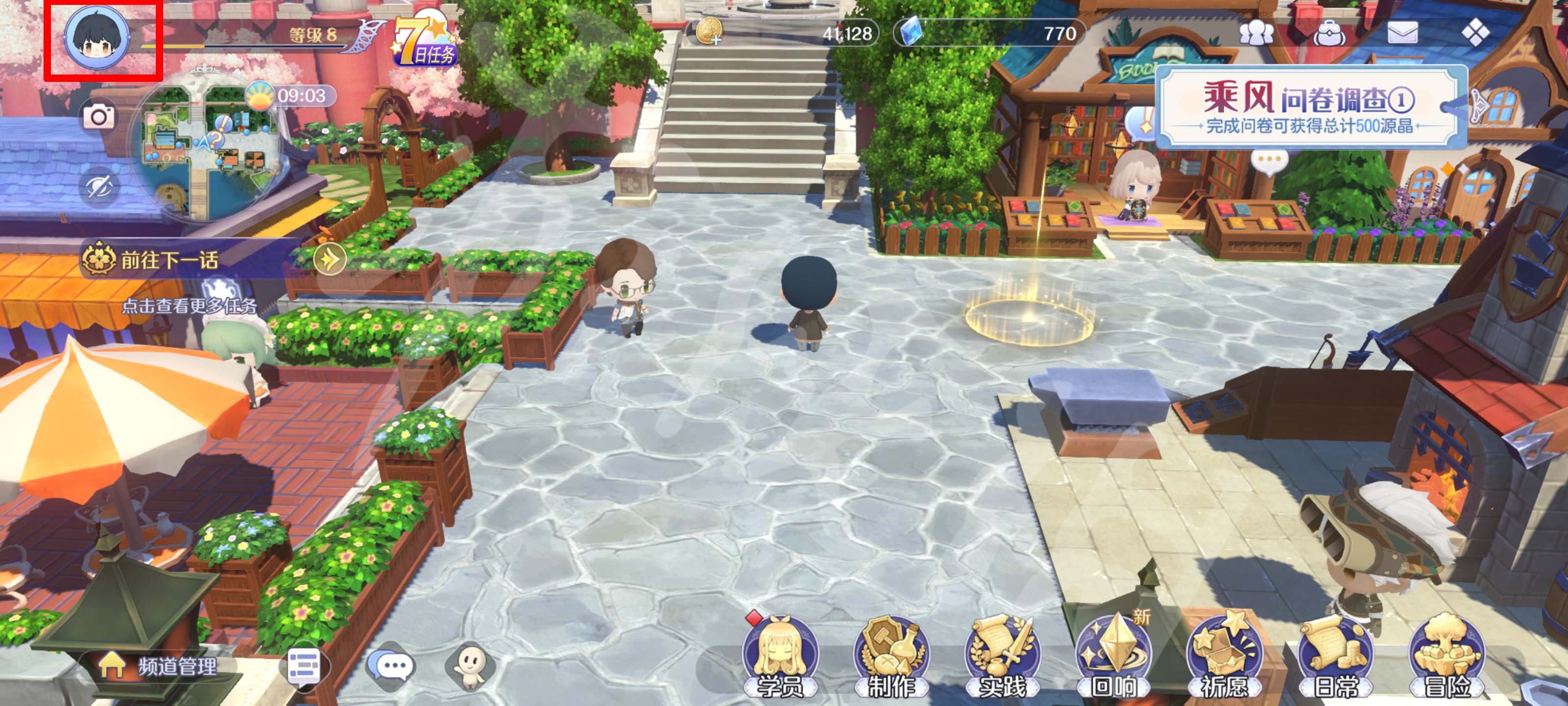
Task: Open the player avatar profile
Action: coord(98,38)
